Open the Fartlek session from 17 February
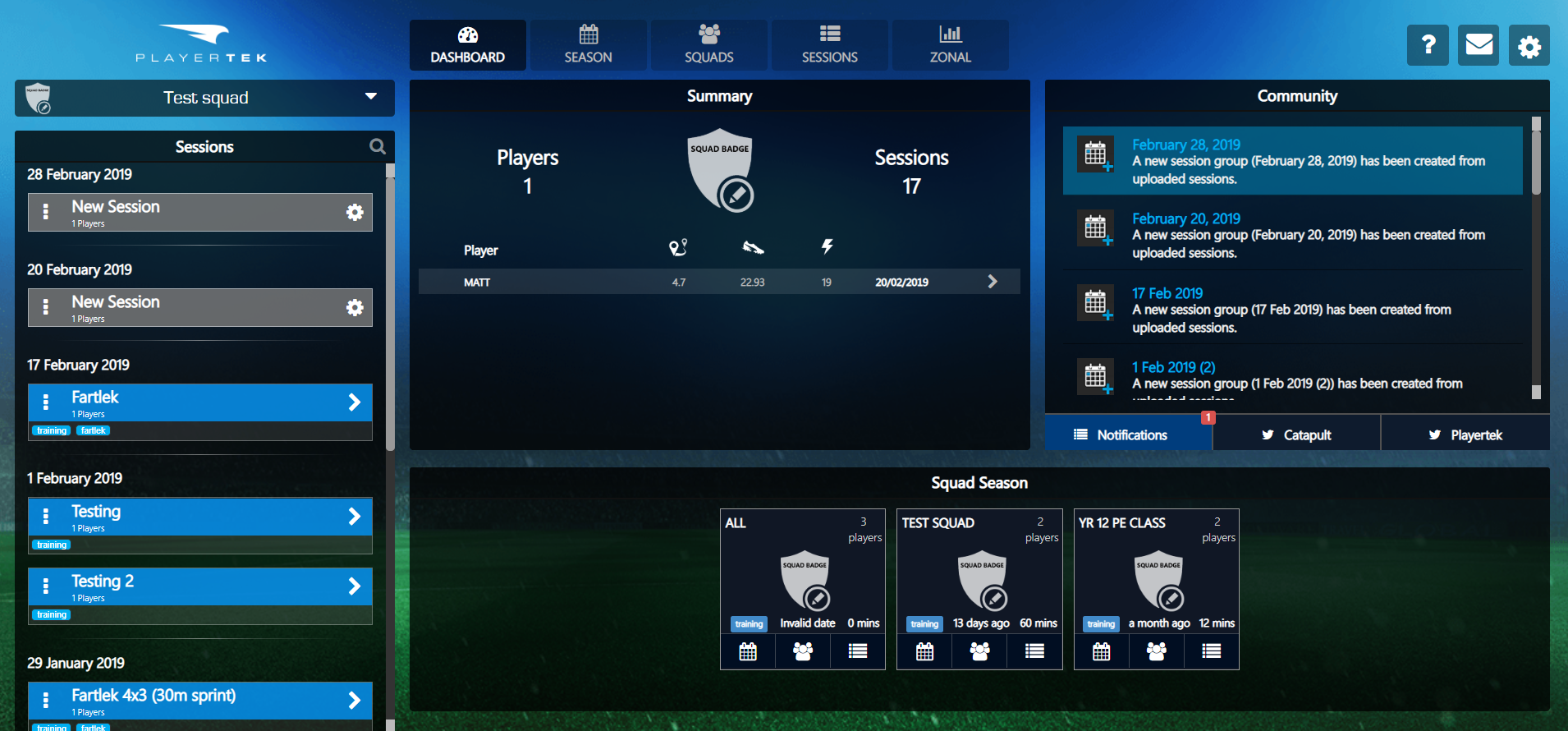This screenshot has width=1568, height=731. (200, 402)
